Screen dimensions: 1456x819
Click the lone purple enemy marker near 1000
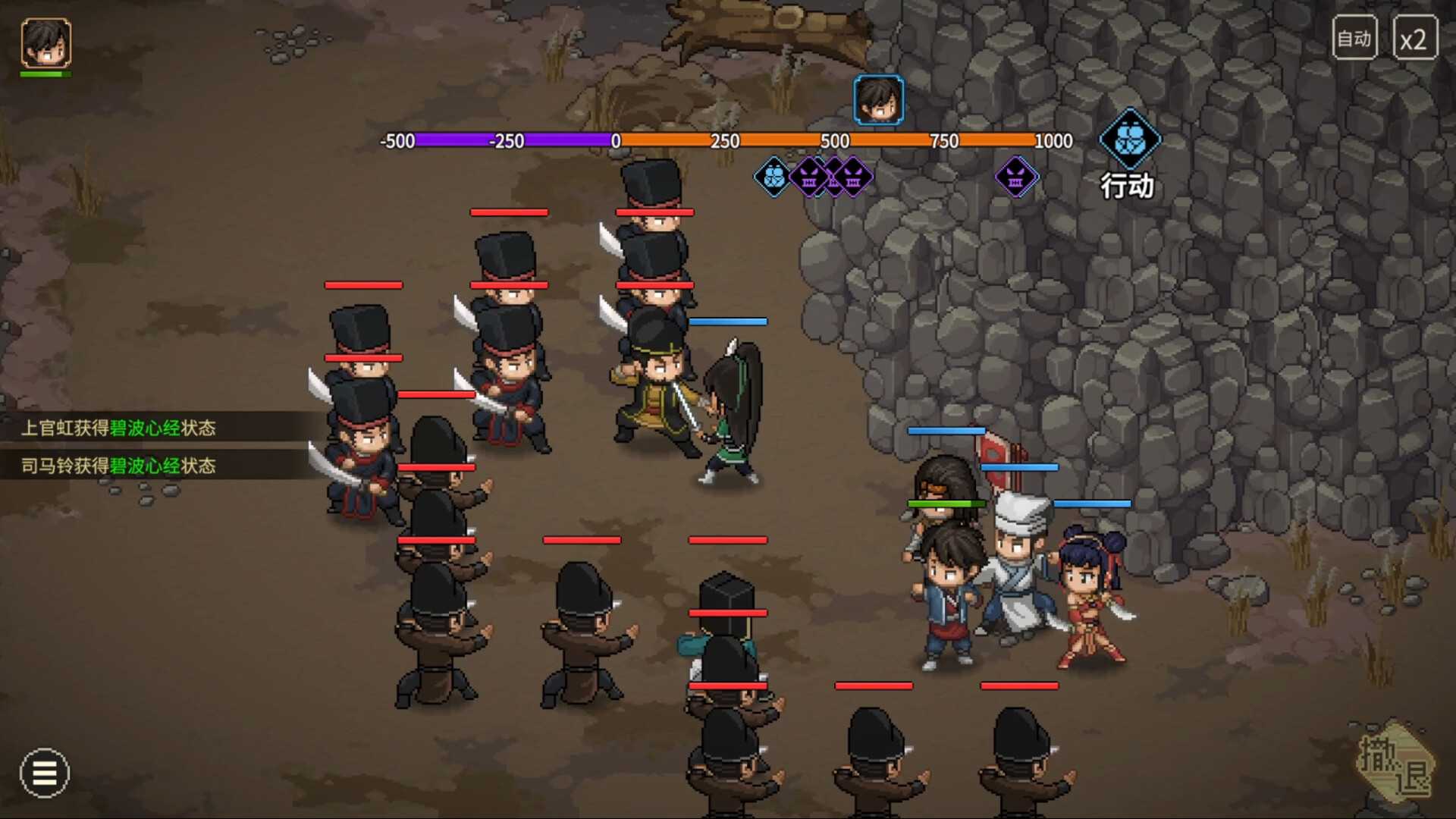(x=1015, y=177)
